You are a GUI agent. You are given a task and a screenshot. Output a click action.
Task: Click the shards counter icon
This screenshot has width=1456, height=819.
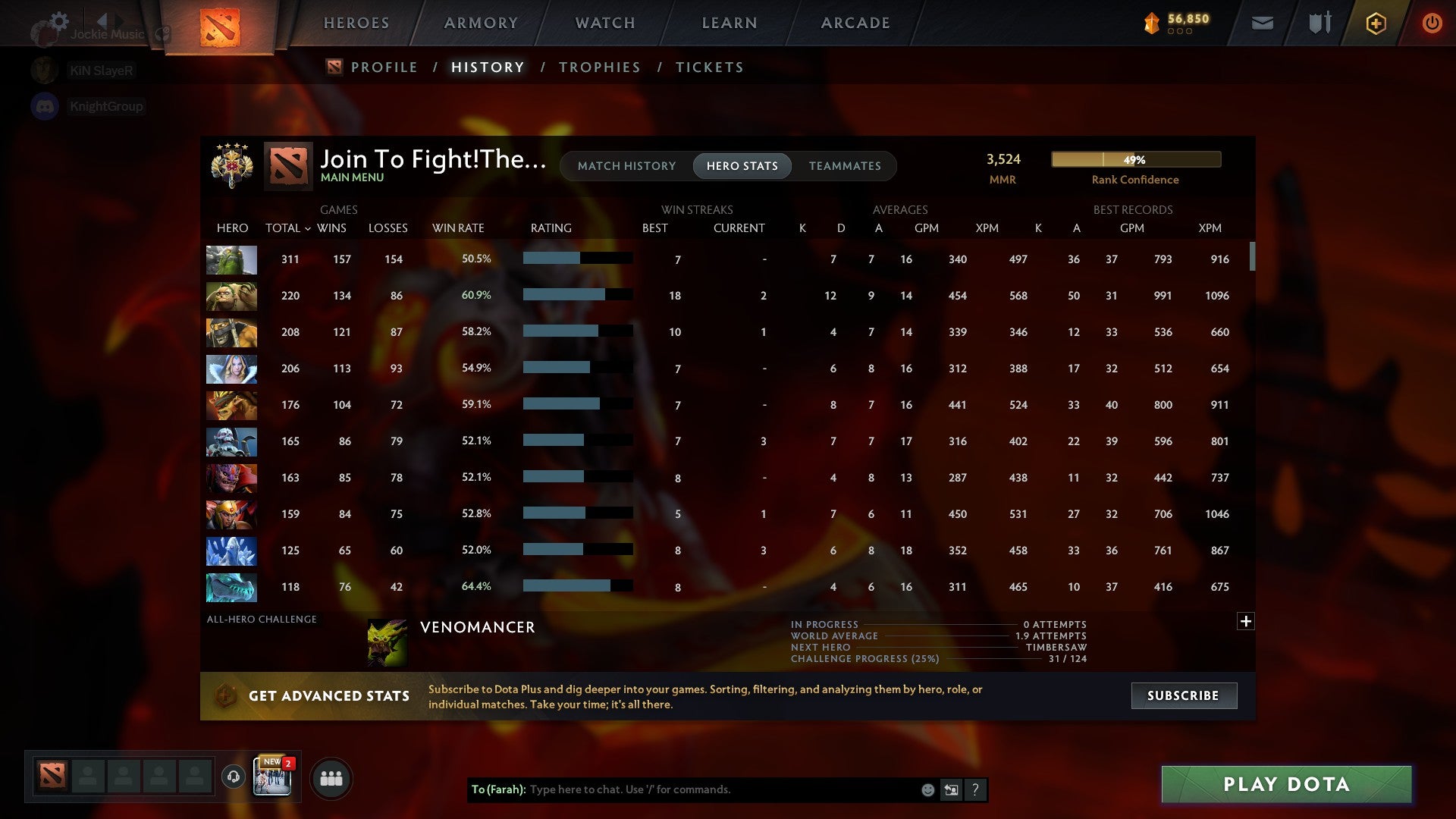coord(1150,23)
